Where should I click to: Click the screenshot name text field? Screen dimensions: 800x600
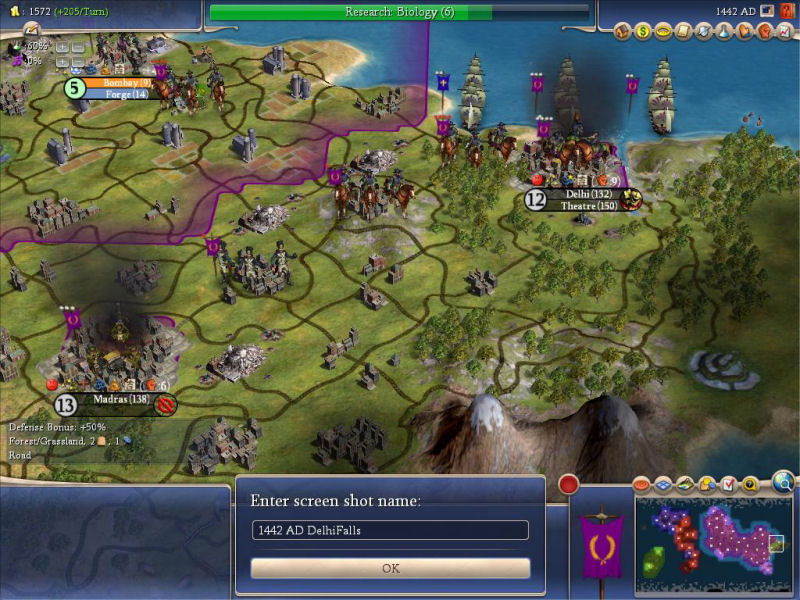point(390,530)
